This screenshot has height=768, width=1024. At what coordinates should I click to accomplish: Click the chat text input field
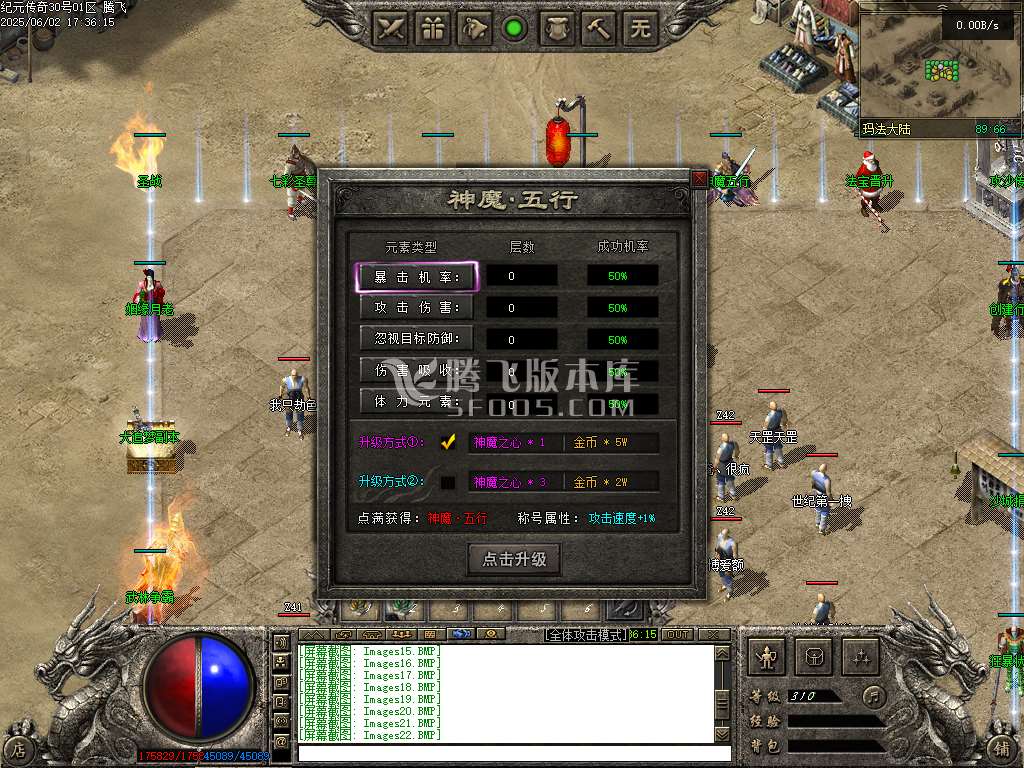click(x=505, y=751)
